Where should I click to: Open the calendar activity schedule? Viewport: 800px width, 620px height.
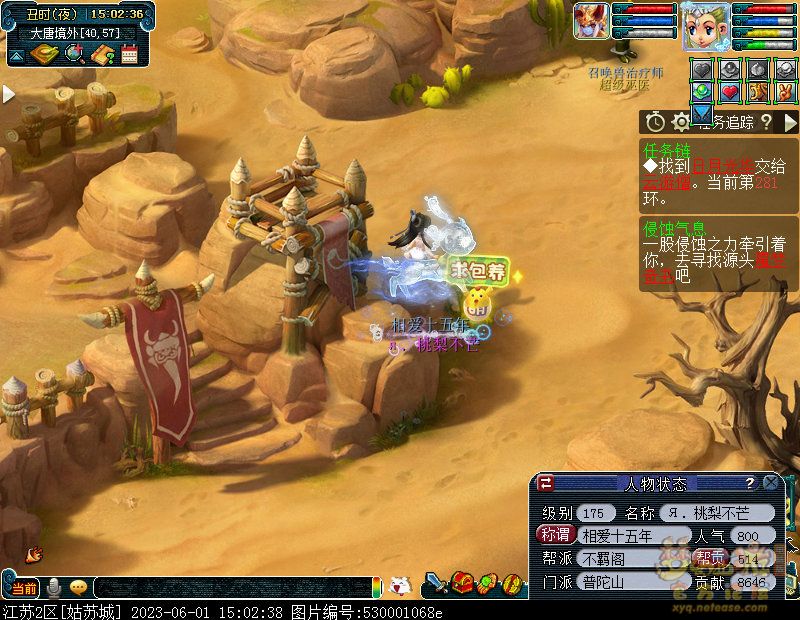128,54
